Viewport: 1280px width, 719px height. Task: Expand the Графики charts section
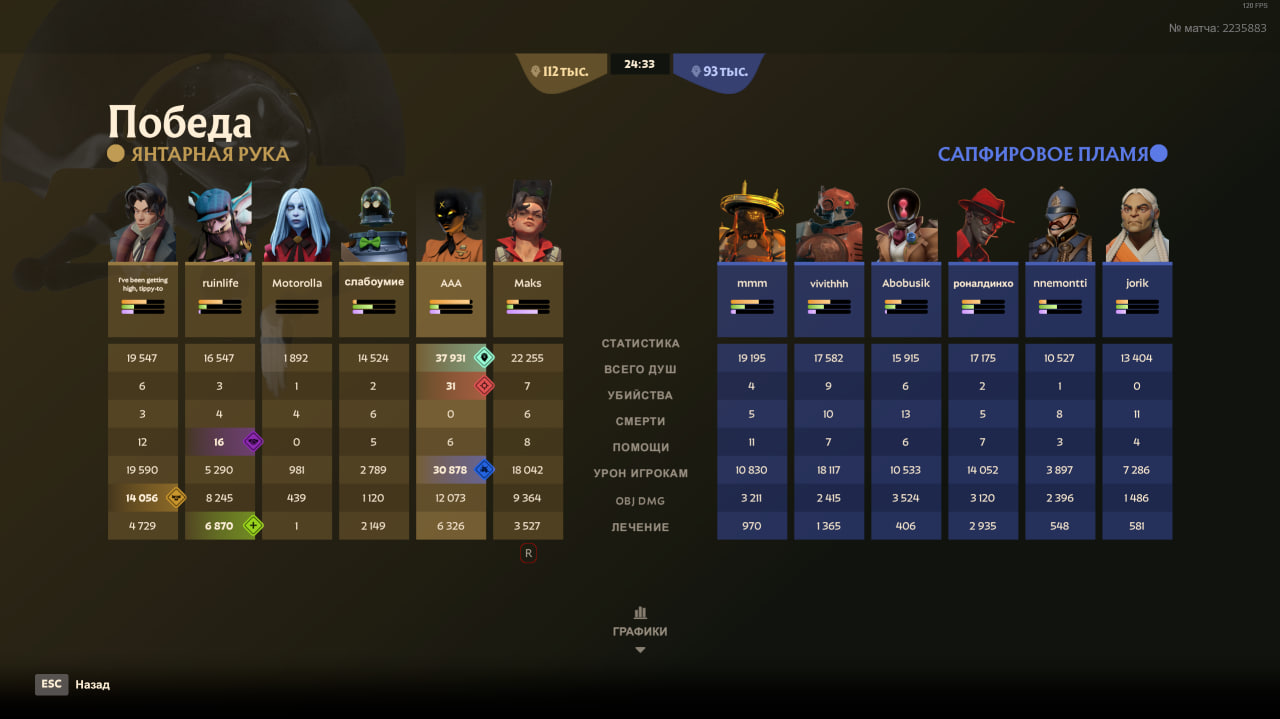(640, 630)
